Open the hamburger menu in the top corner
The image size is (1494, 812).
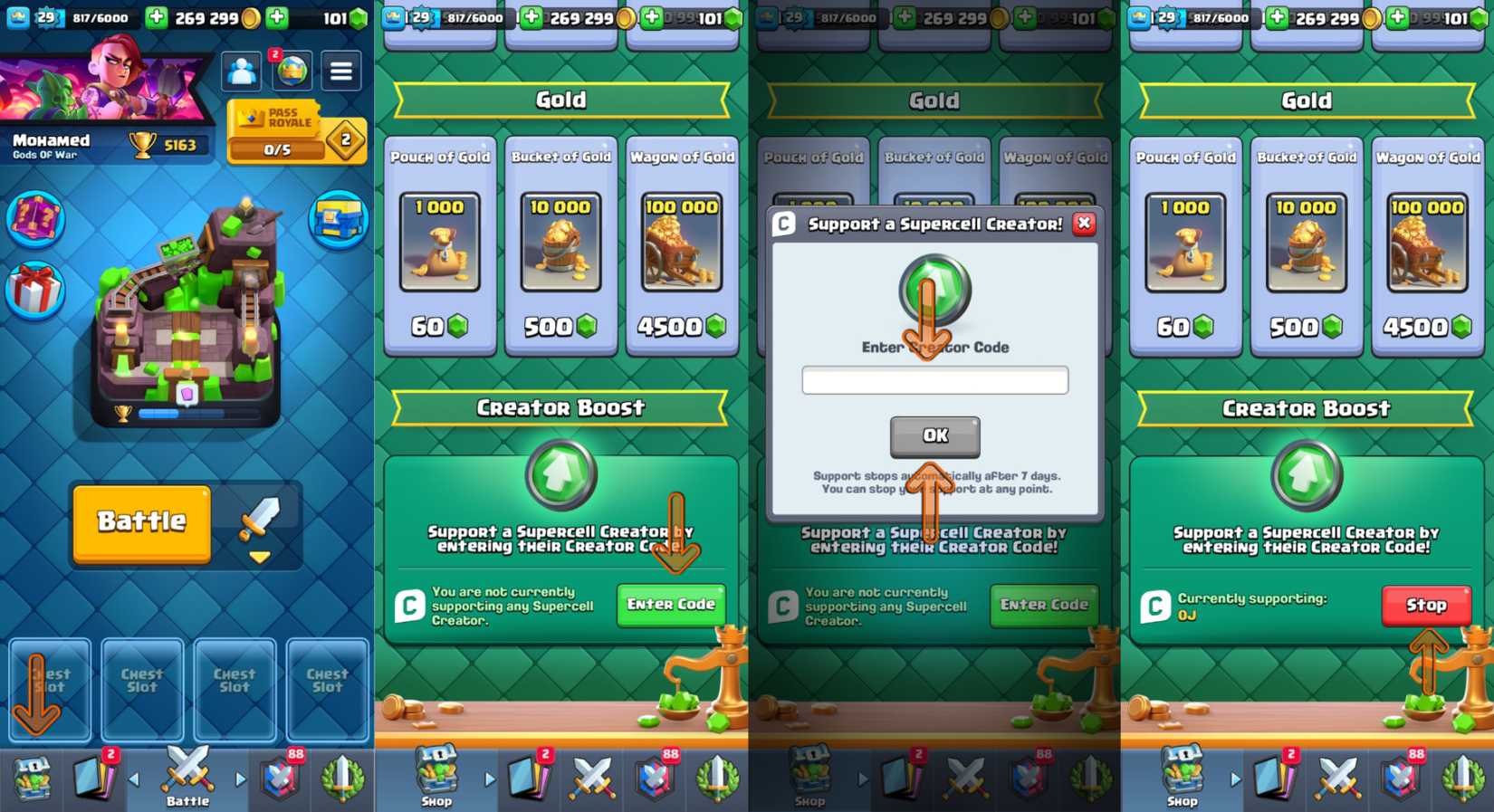click(x=341, y=71)
